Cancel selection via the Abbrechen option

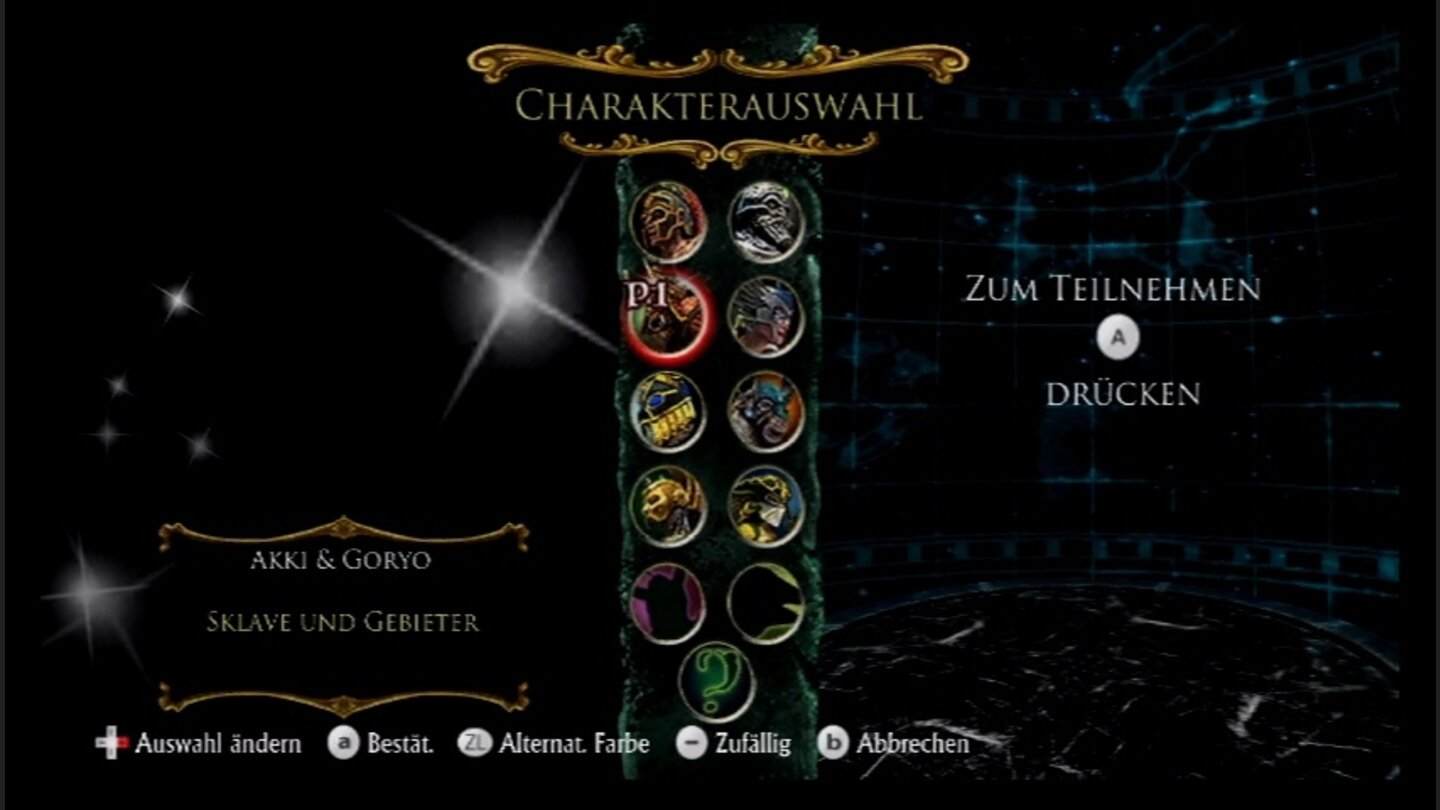912,744
